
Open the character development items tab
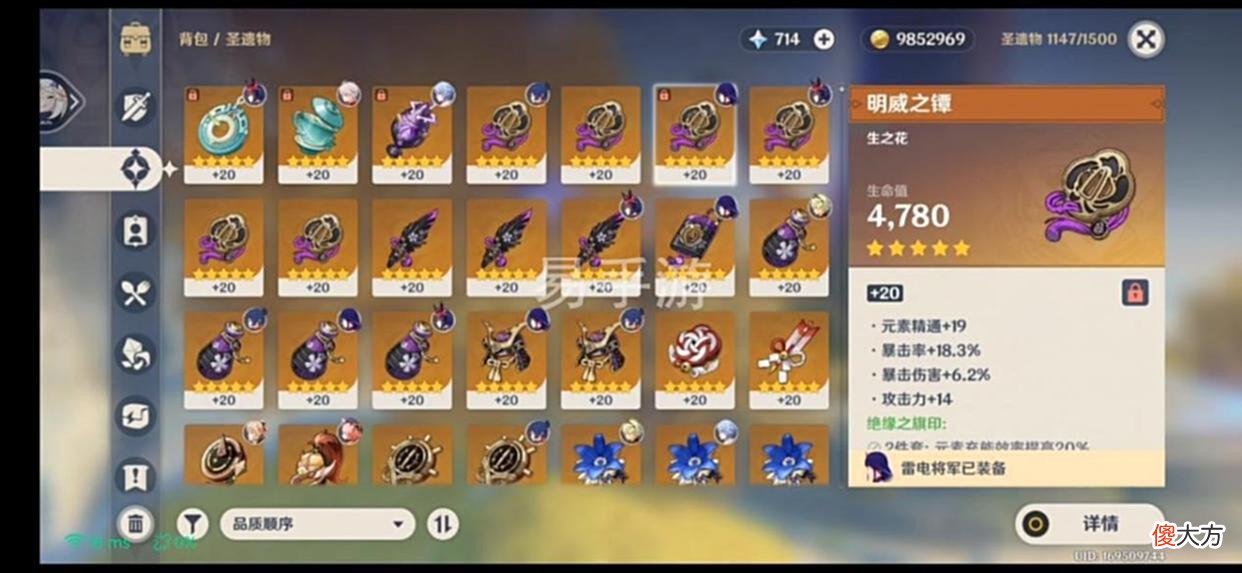(136, 230)
